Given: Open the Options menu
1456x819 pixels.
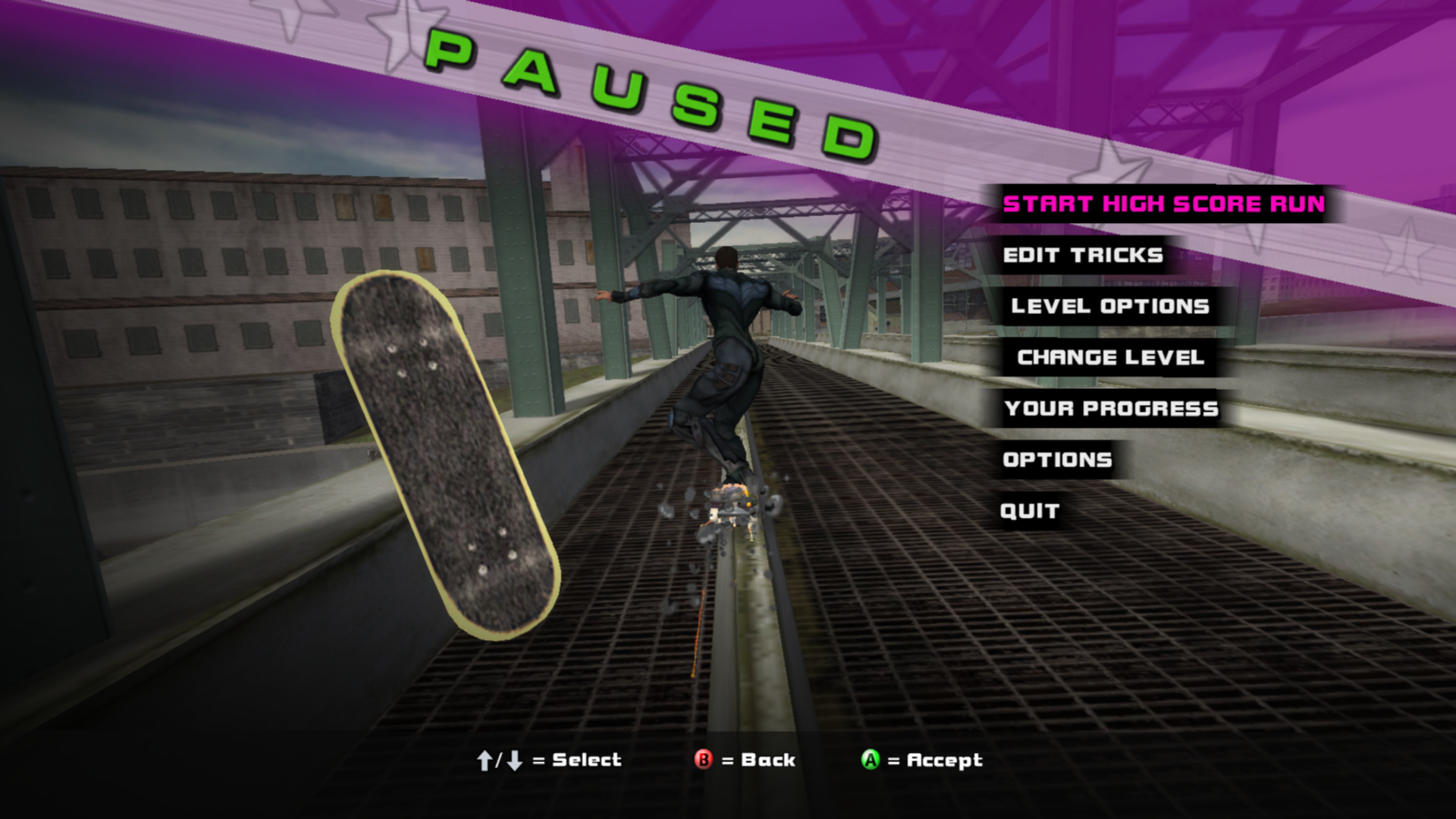Looking at the screenshot, I should pyautogui.click(x=1057, y=460).
